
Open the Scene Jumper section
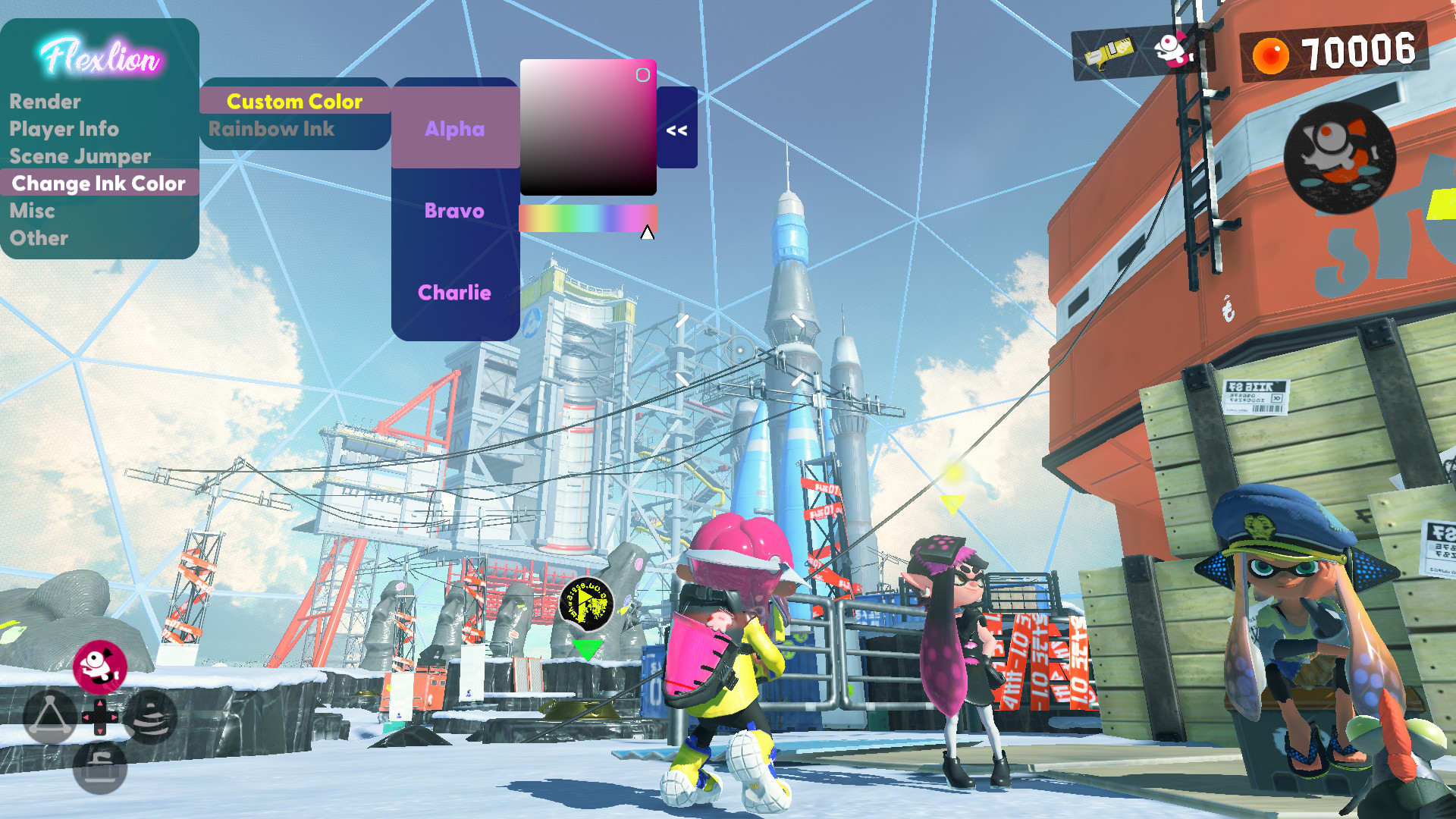point(80,156)
